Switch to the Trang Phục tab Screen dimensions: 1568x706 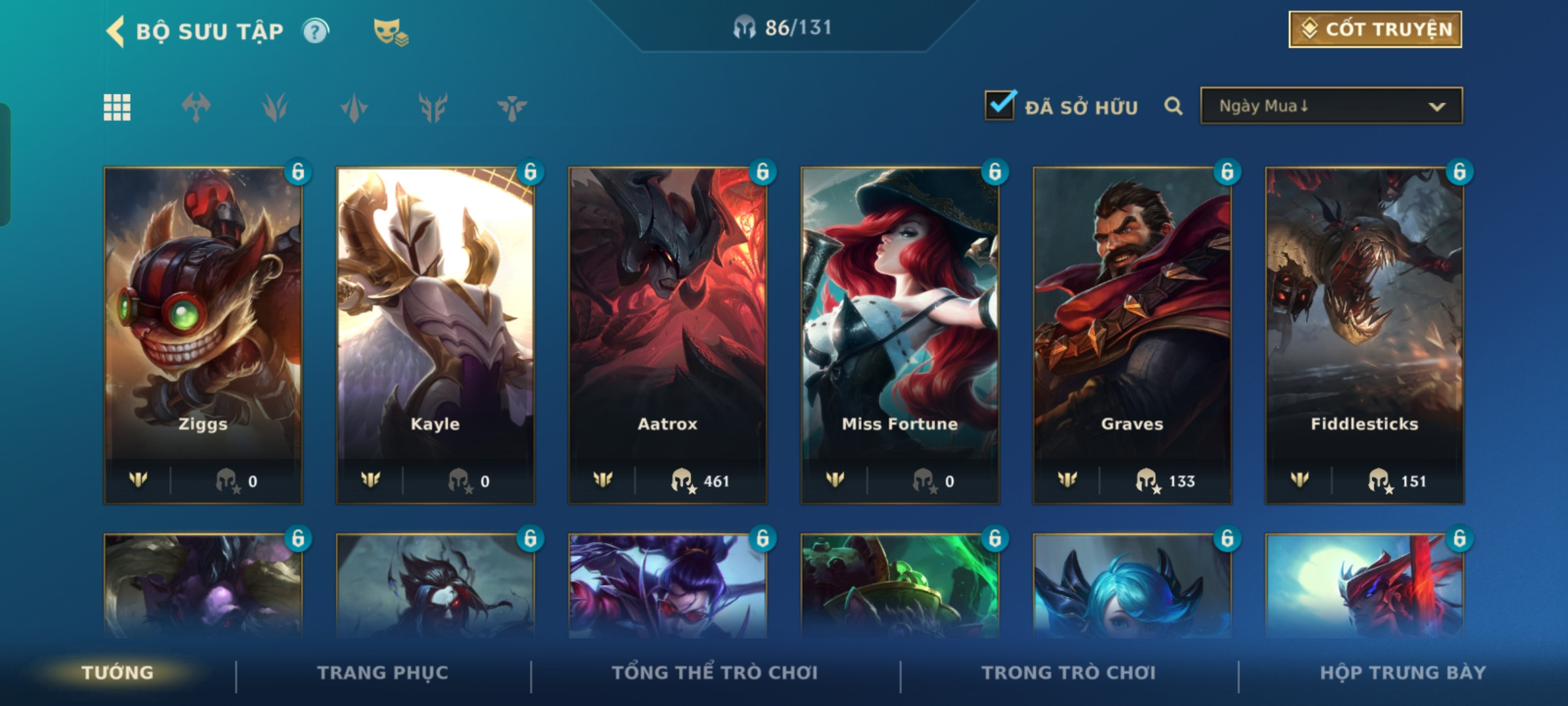click(383, 673)
